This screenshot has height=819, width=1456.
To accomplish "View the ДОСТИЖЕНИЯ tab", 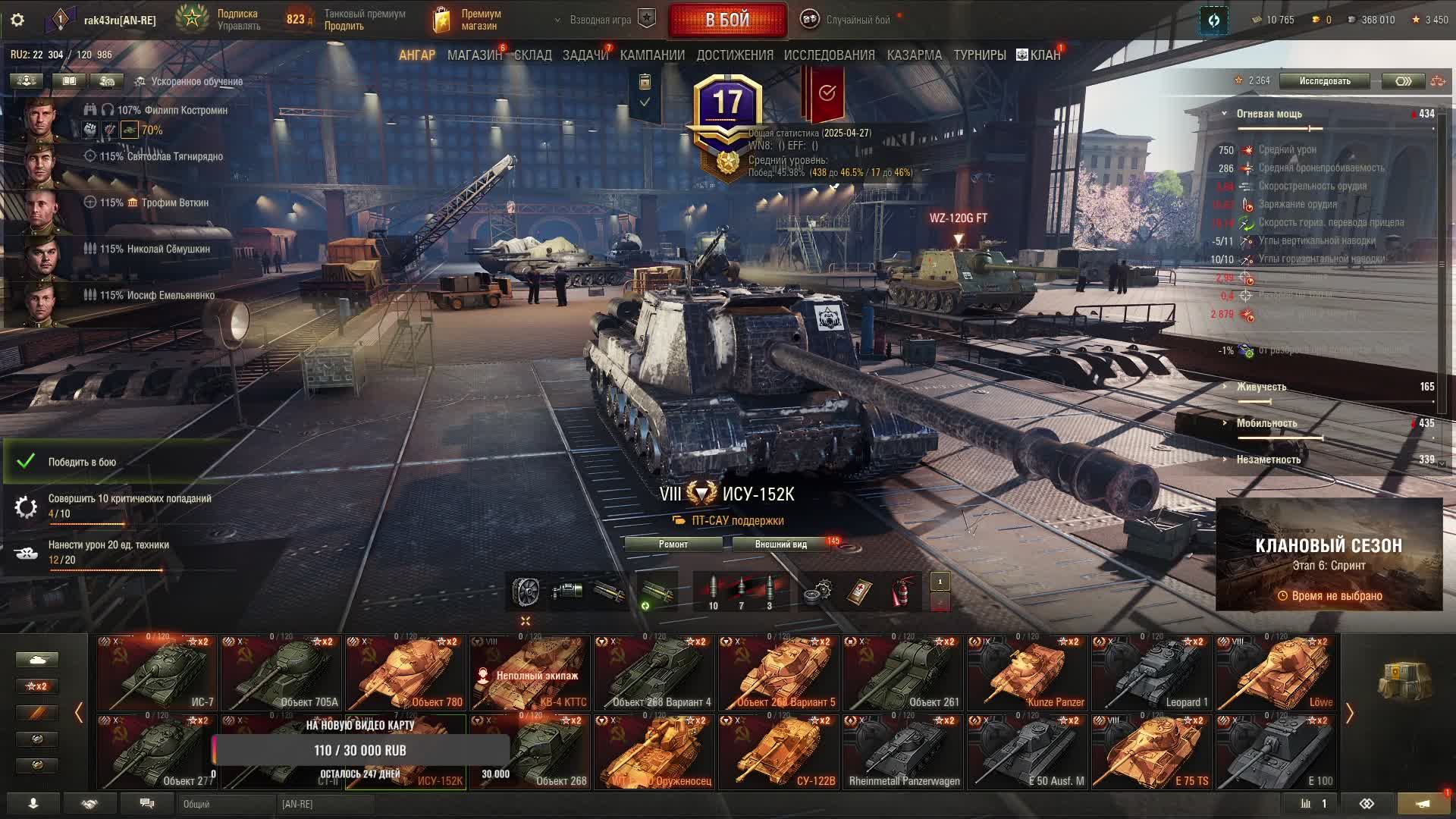I will (735, 55).
